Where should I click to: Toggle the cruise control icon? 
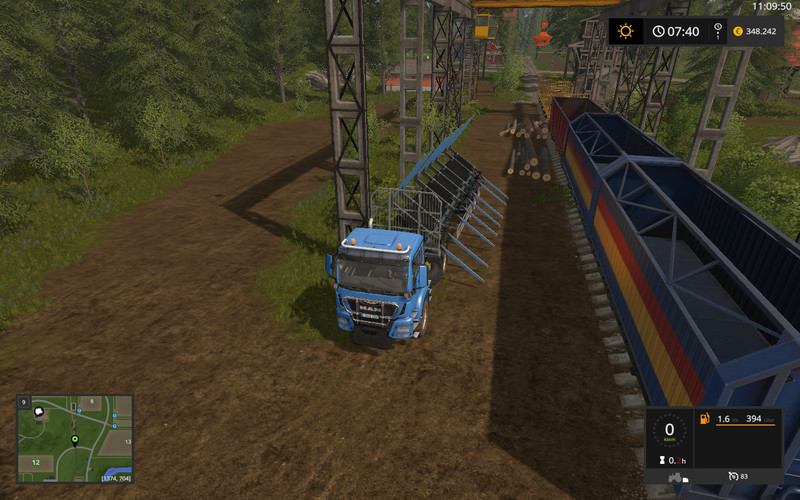tap(734, 475)
